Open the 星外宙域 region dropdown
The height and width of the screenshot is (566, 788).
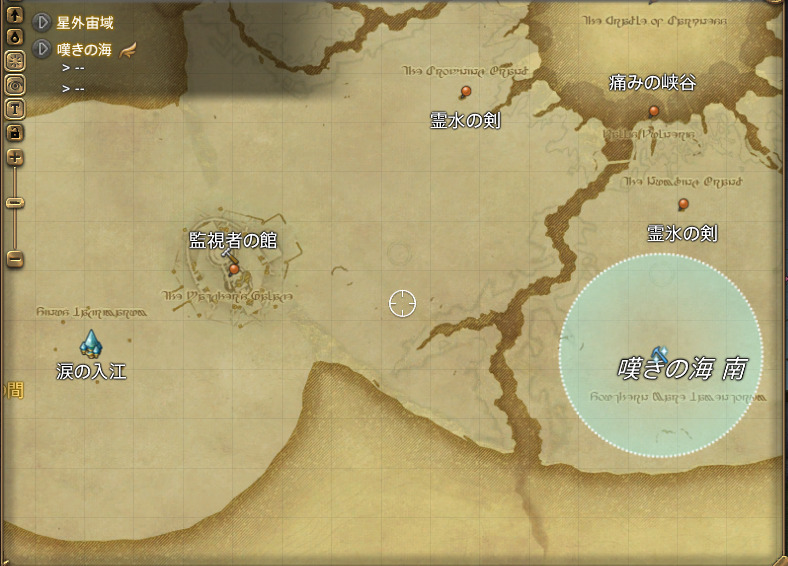43,21
